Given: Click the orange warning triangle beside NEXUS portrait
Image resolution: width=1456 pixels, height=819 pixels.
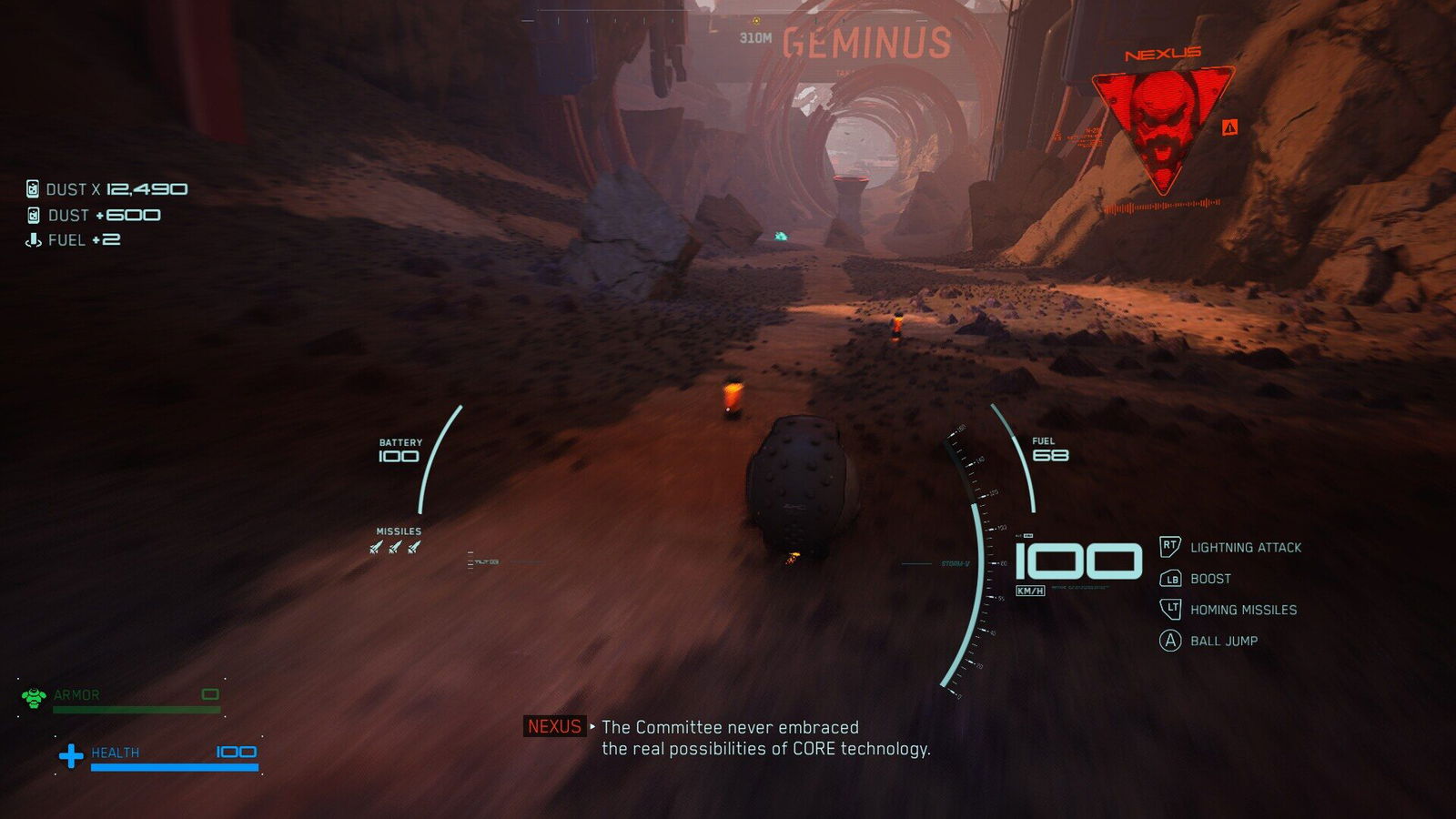Looking at the screenshot, I should (1229, 127).
